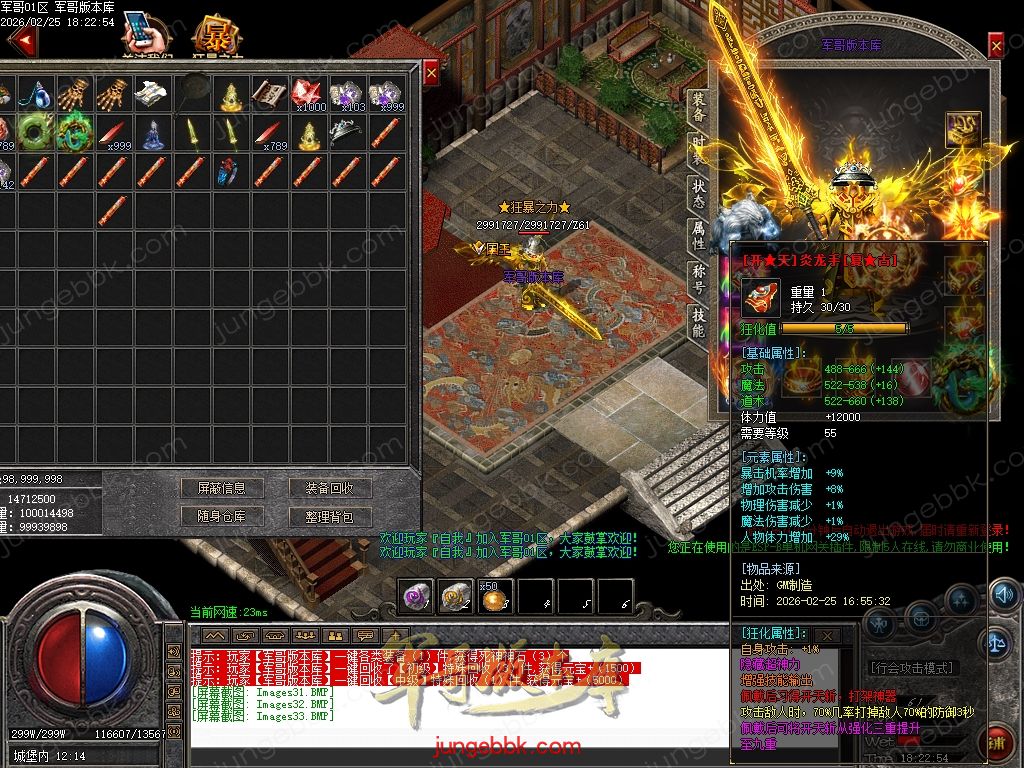
Task: Close the inventory bag window
Action: [x=431, y=73]
